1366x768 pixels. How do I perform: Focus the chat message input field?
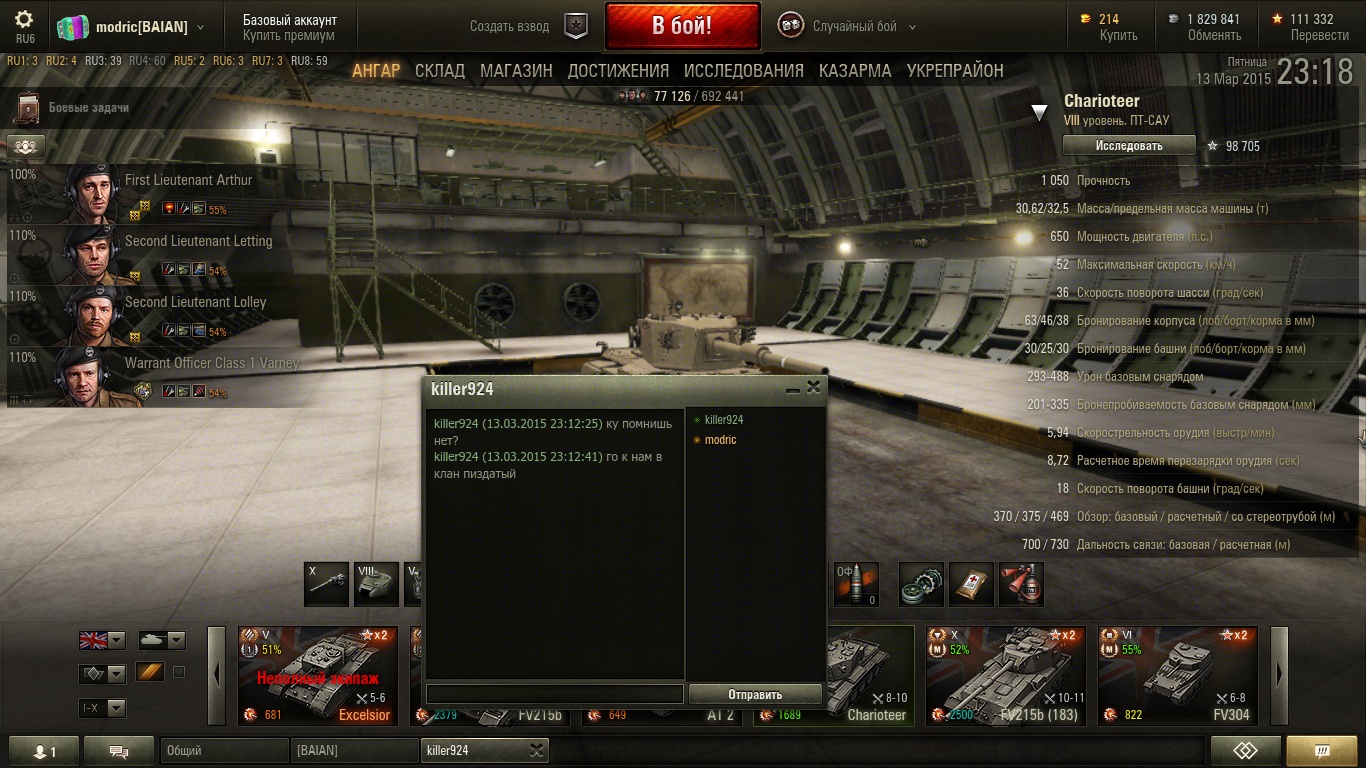point(555,694)
